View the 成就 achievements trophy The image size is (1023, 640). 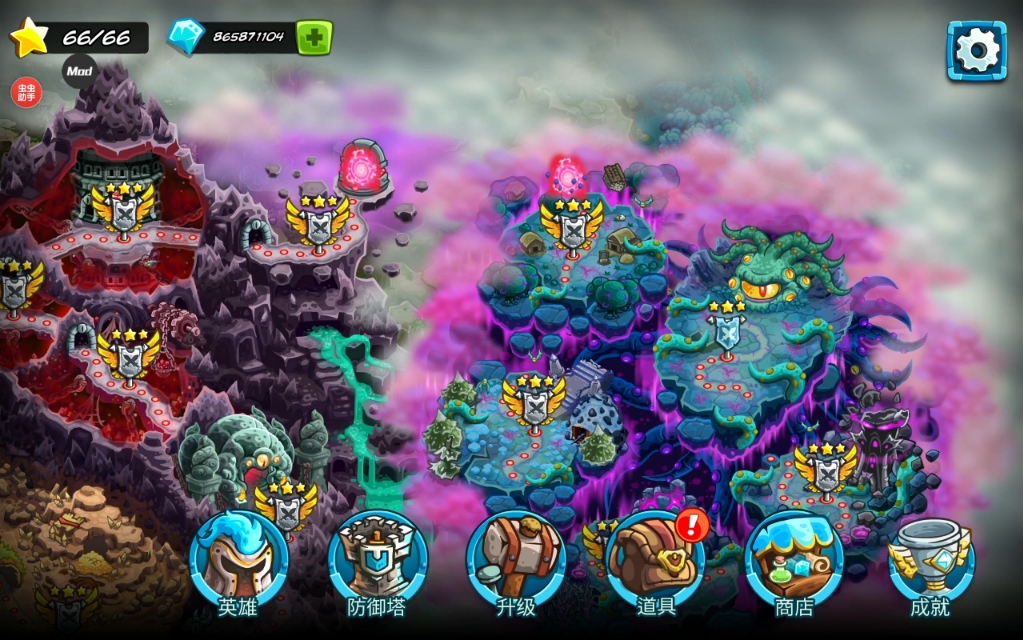coord(930,562)
